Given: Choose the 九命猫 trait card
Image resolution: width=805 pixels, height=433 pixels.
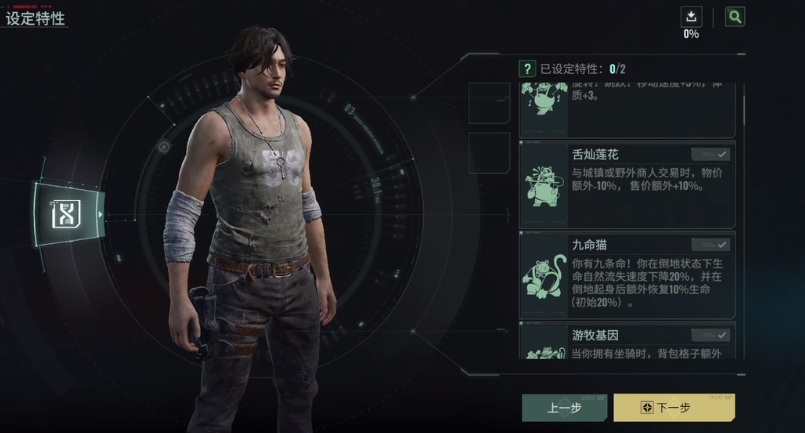Looking at the screenshot, I should tap(626, 275).
